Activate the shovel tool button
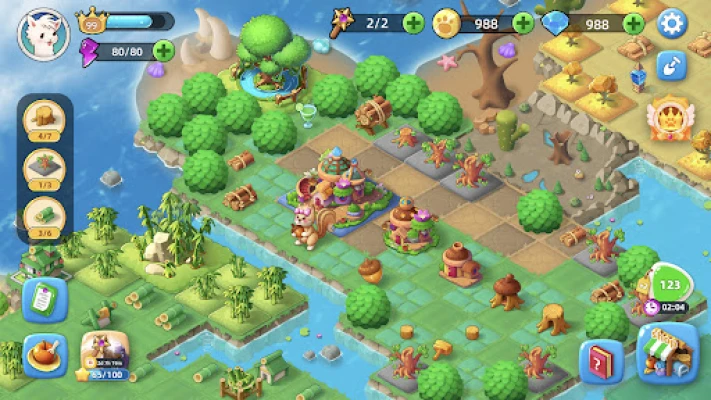Image resolution: width=711 pixels, height=400 pixels. point(670,66)
